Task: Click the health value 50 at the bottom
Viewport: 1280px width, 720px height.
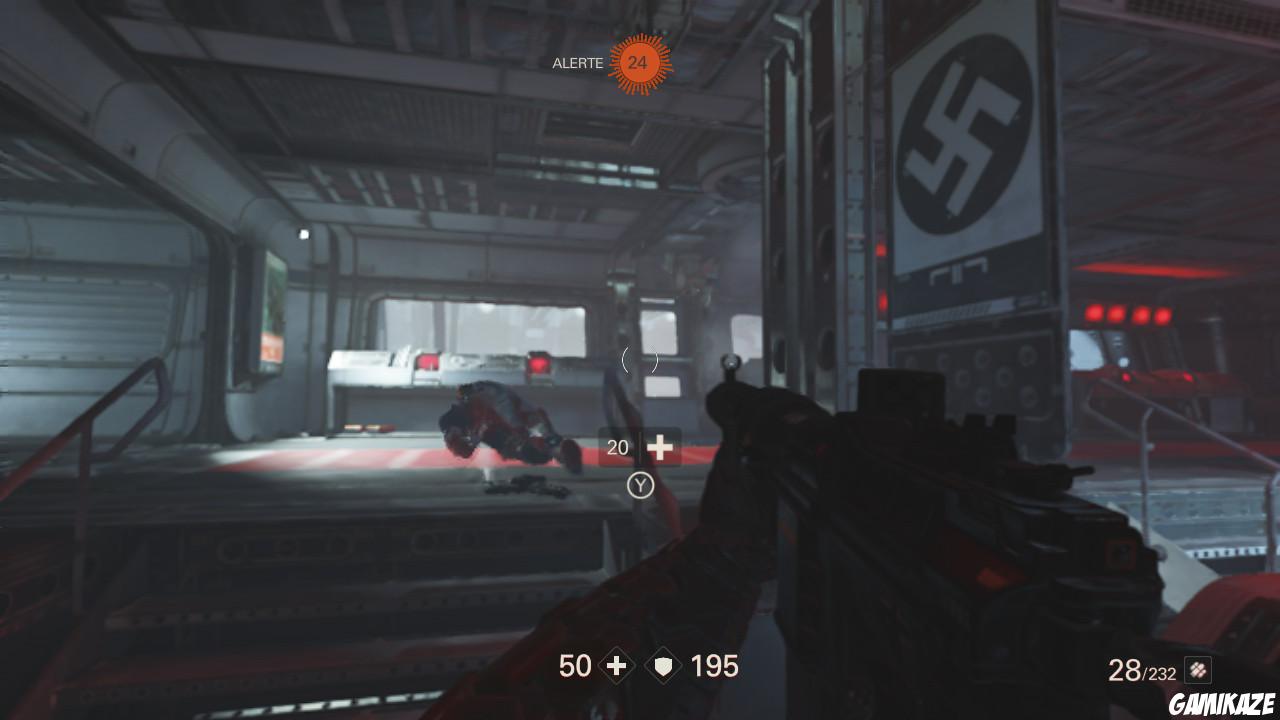Action: coord(575,665)
